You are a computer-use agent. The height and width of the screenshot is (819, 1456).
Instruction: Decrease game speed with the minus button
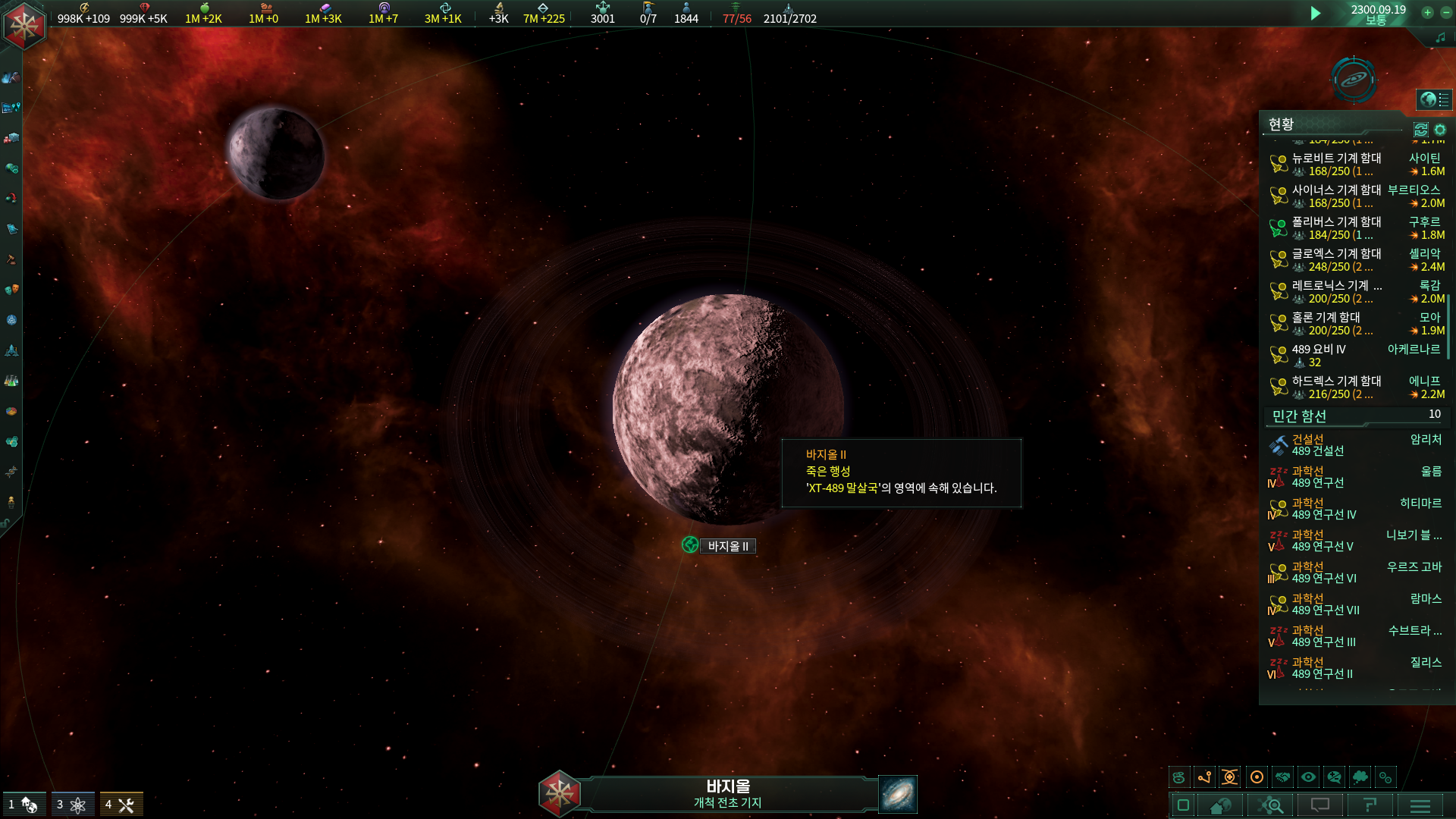1444,12
